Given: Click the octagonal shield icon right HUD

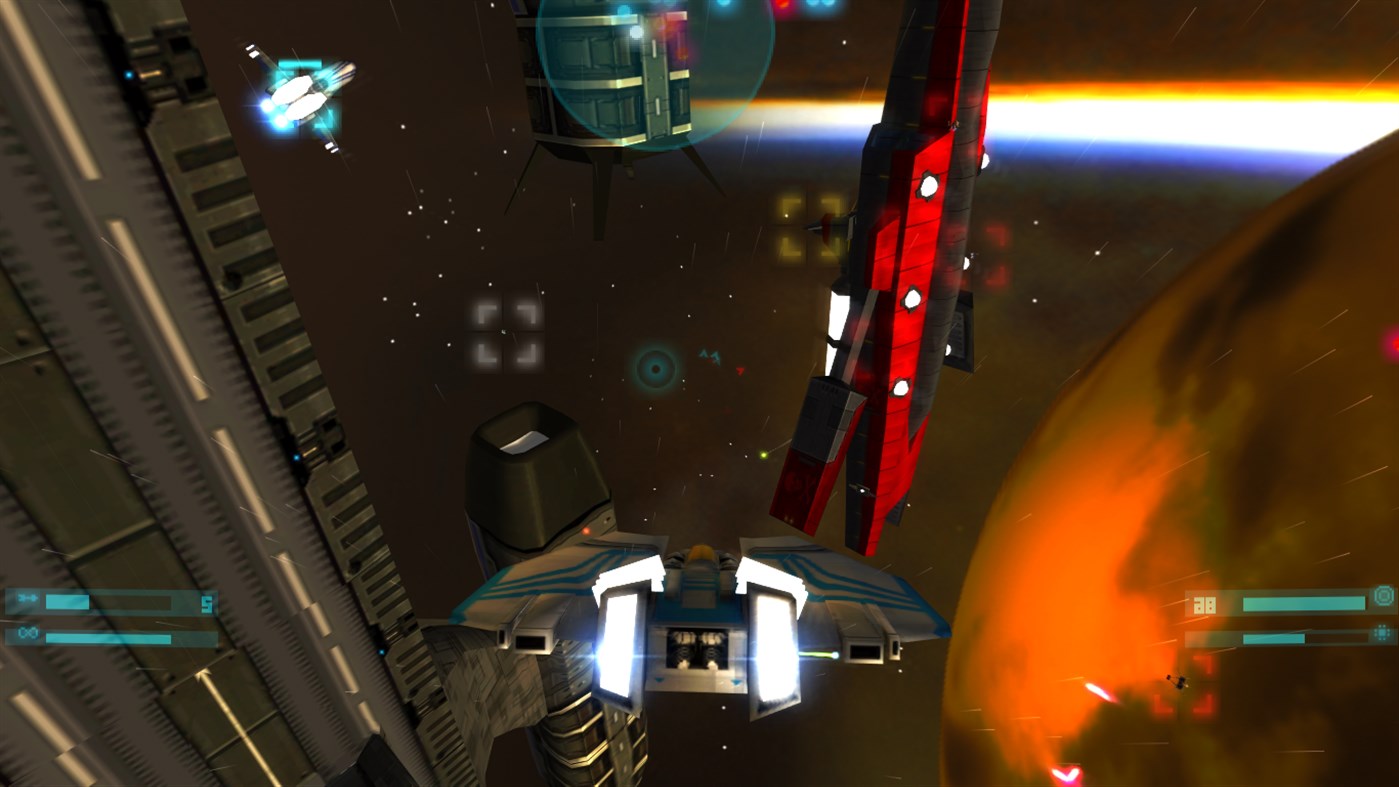Looking at the screenshot, I should (x=1384, y=596).
